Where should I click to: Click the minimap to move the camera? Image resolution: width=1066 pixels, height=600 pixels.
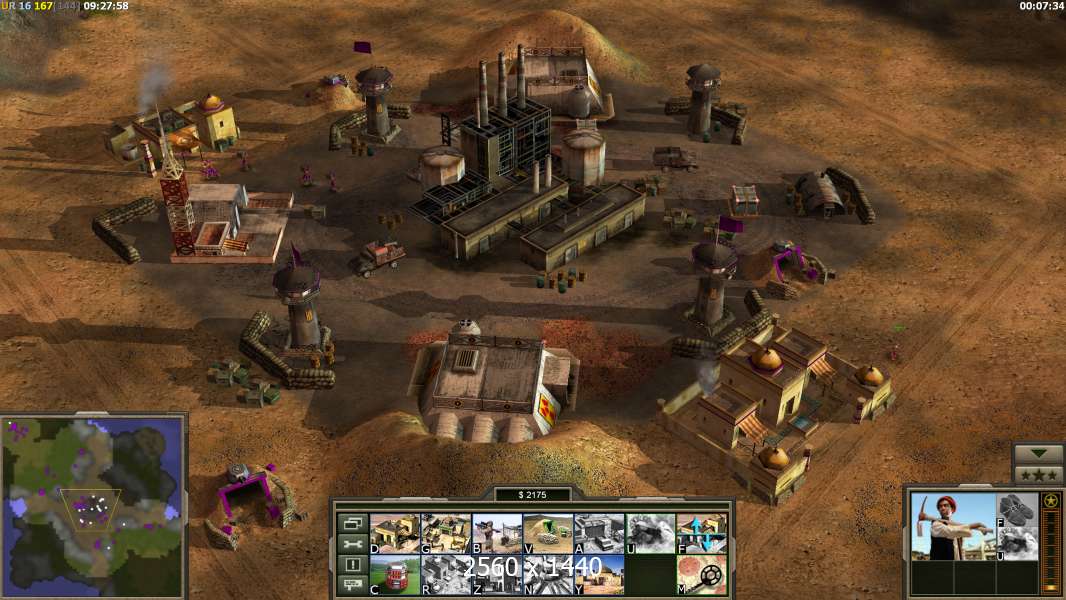[92, 507]
